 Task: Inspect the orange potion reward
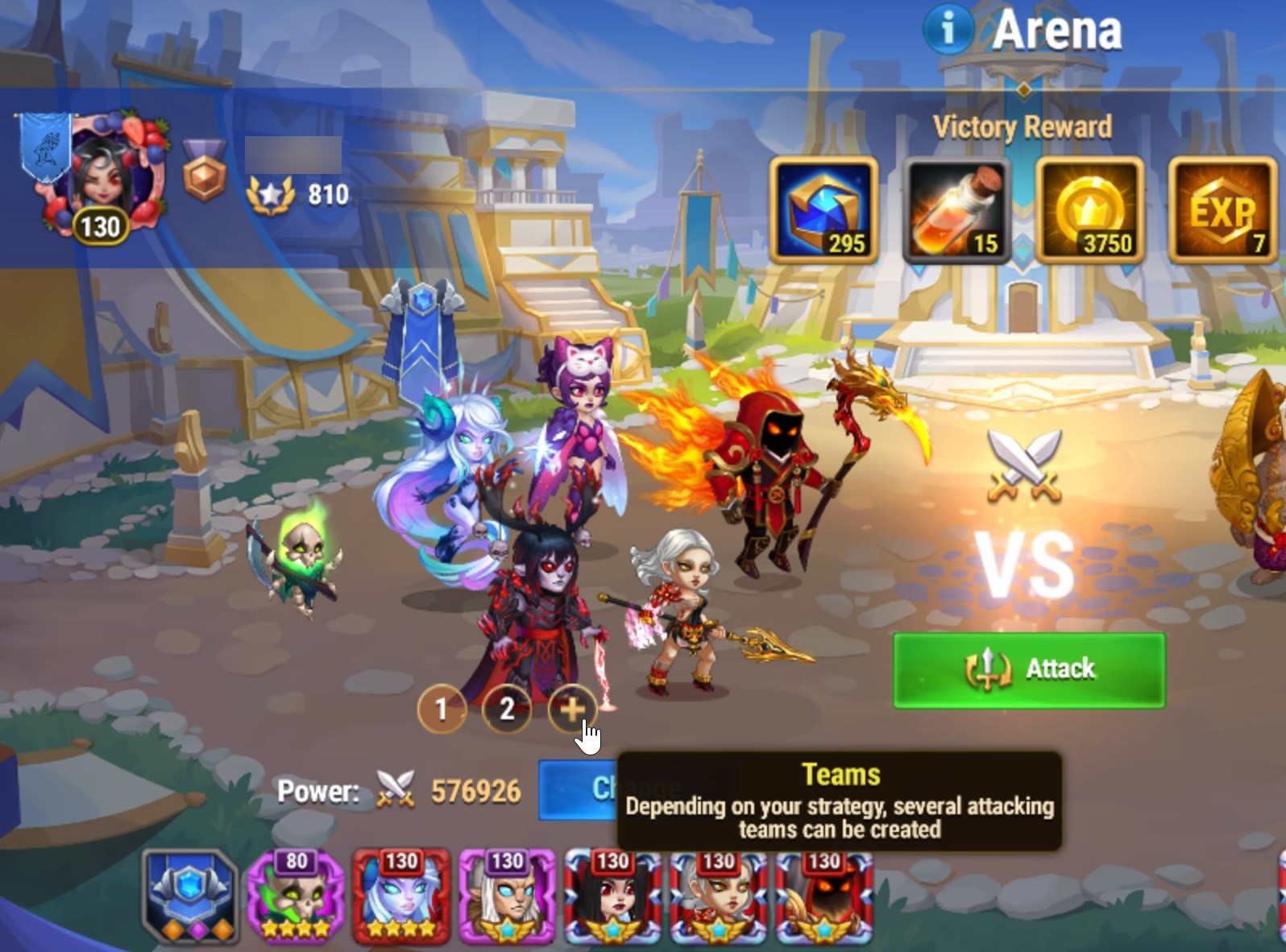click(956, 209)
